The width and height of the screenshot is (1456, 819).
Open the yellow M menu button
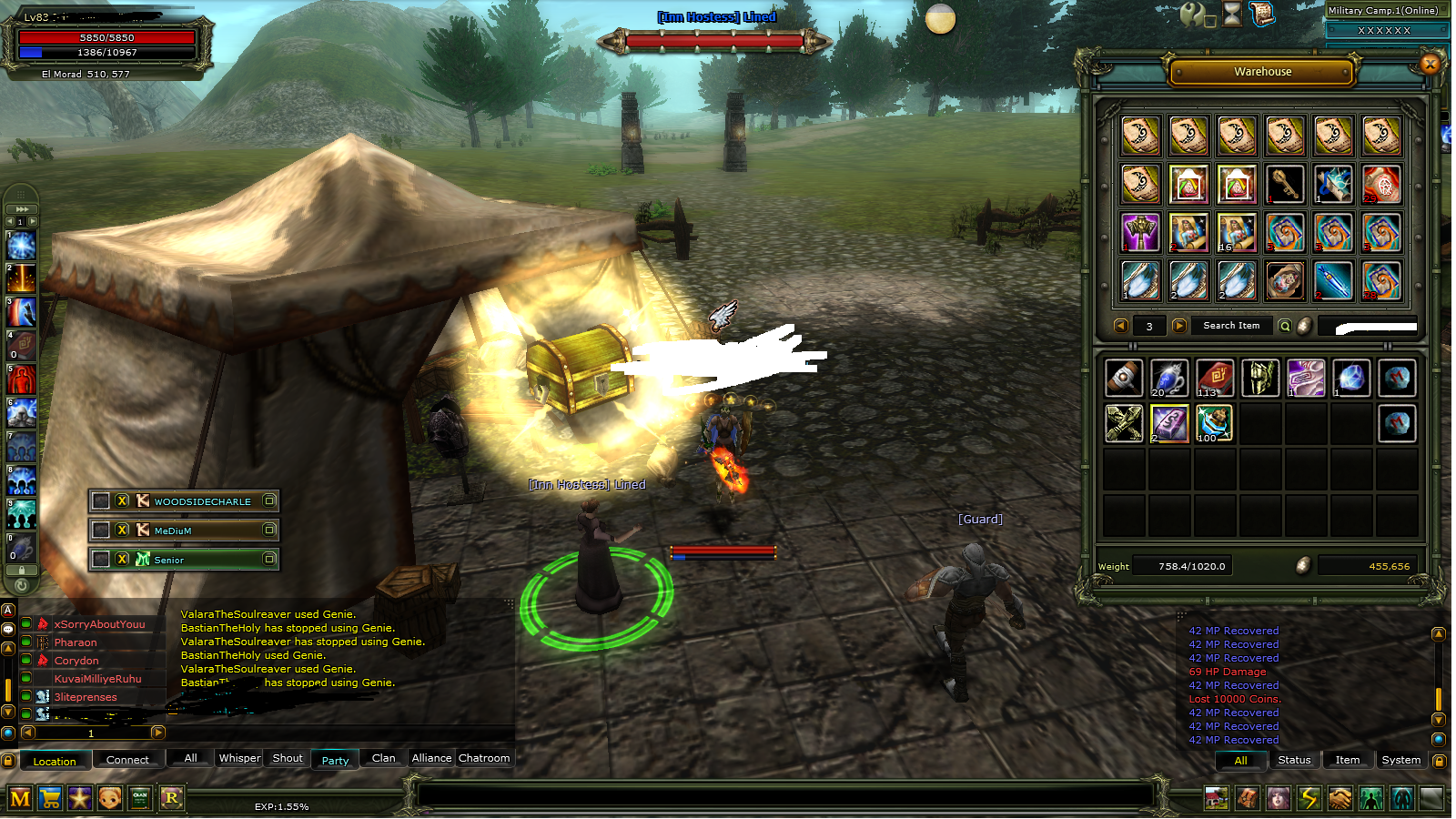click(x=20, y=799)
